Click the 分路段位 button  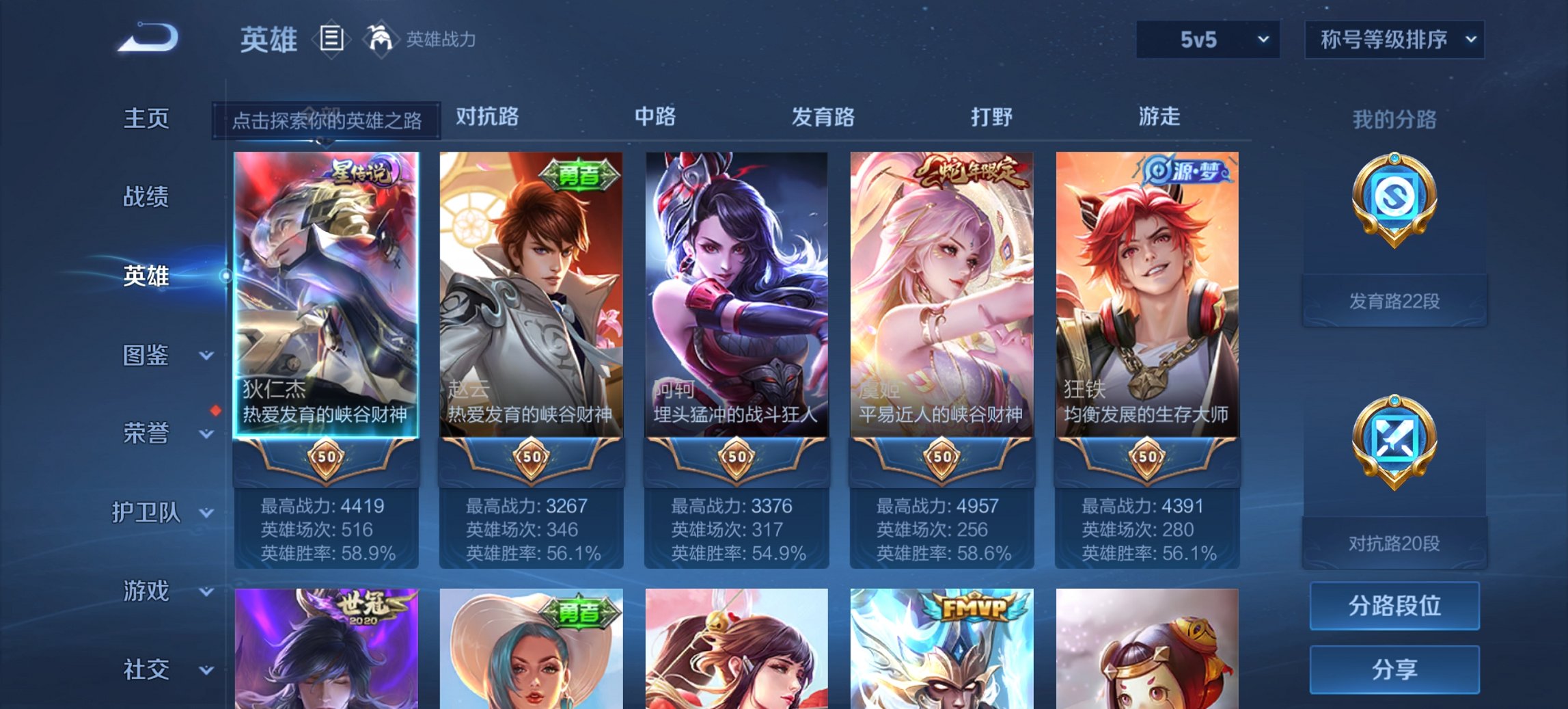tap(1394, 606)
